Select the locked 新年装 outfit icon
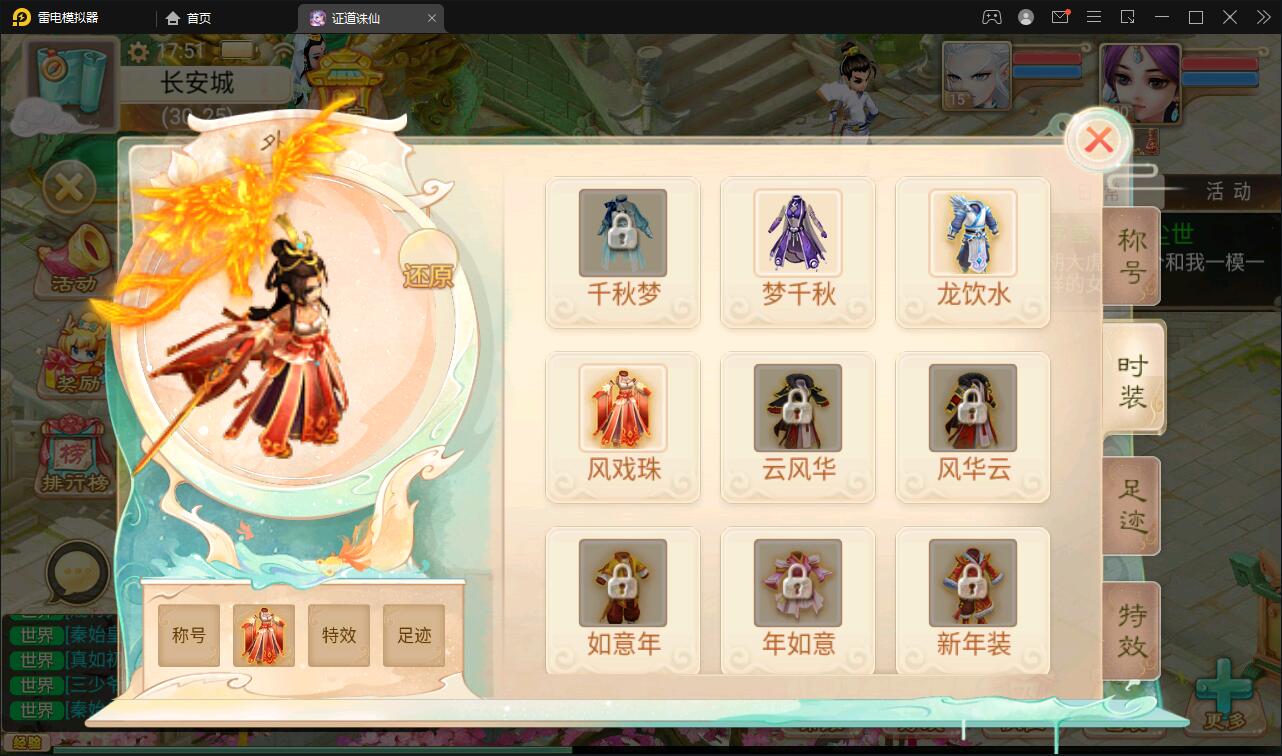Screen dimensions: 1282x756 [x=972, y=581]
